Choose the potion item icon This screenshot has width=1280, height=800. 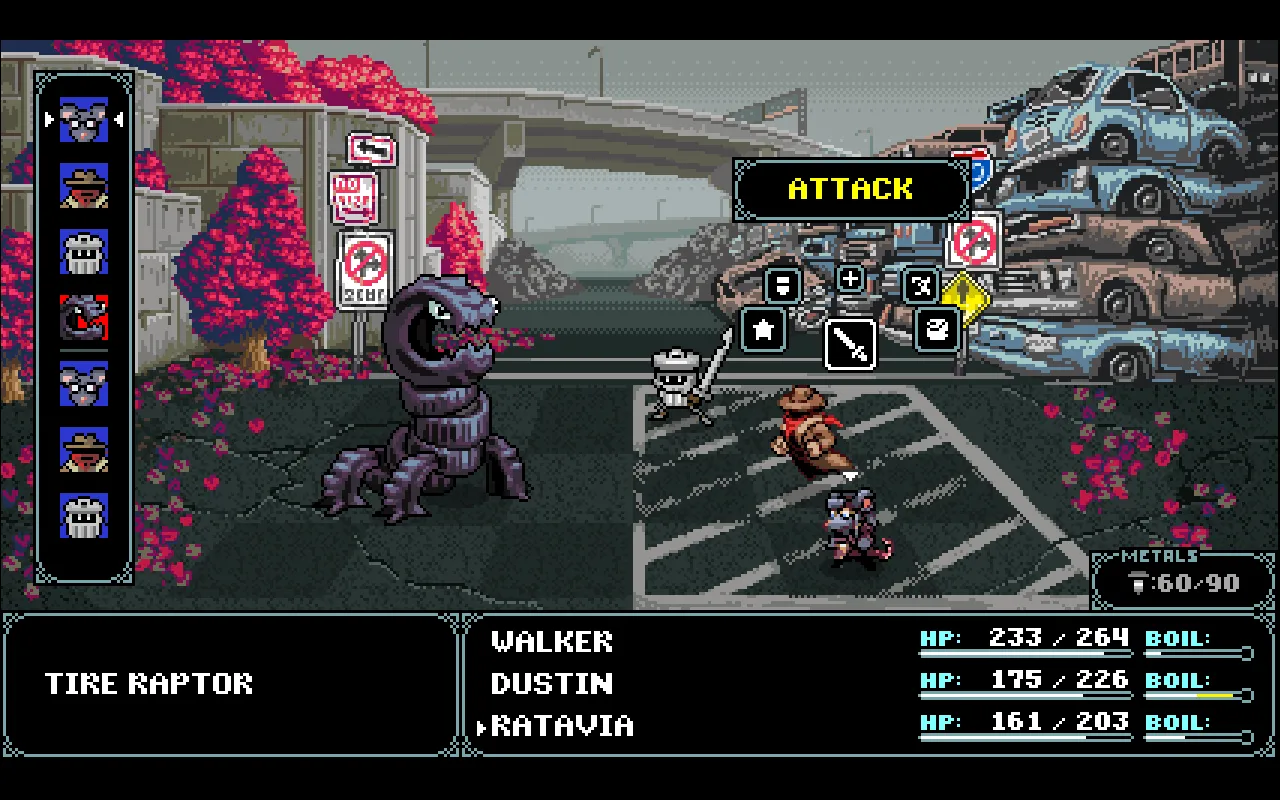[x=782, y=286]
